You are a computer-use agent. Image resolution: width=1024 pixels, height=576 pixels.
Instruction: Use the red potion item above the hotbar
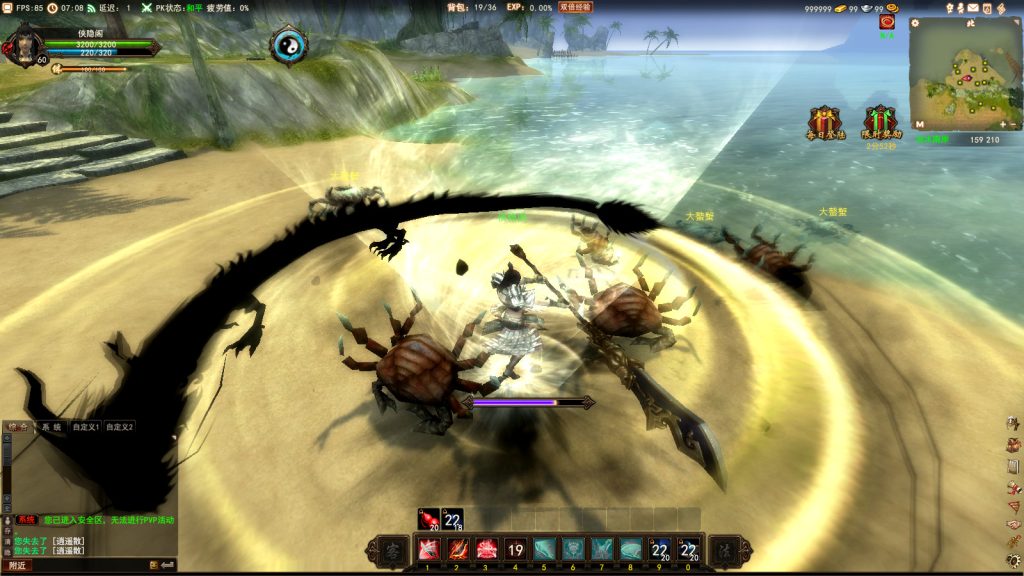429,519
